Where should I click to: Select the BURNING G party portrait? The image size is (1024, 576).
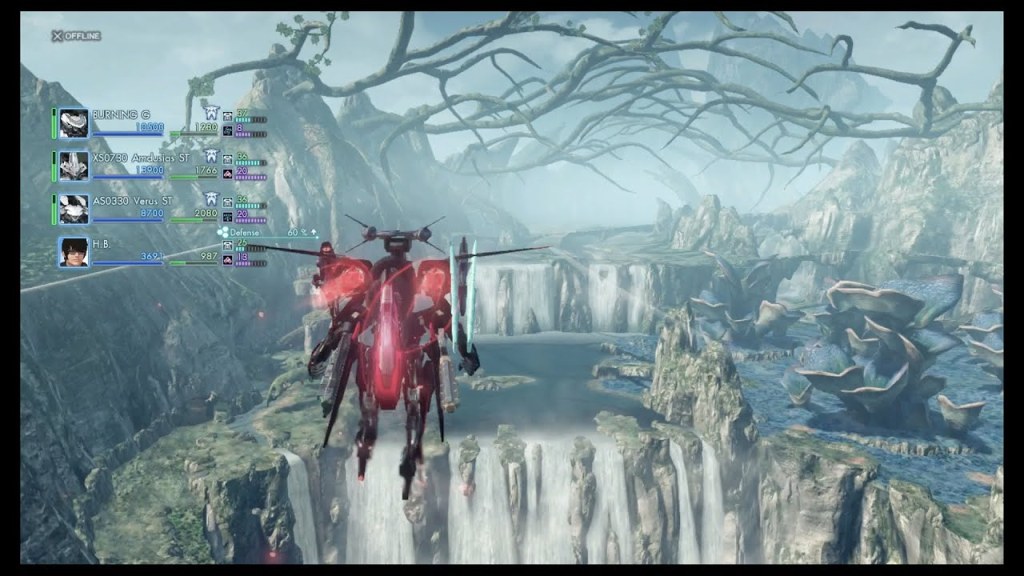coord(73,123)
